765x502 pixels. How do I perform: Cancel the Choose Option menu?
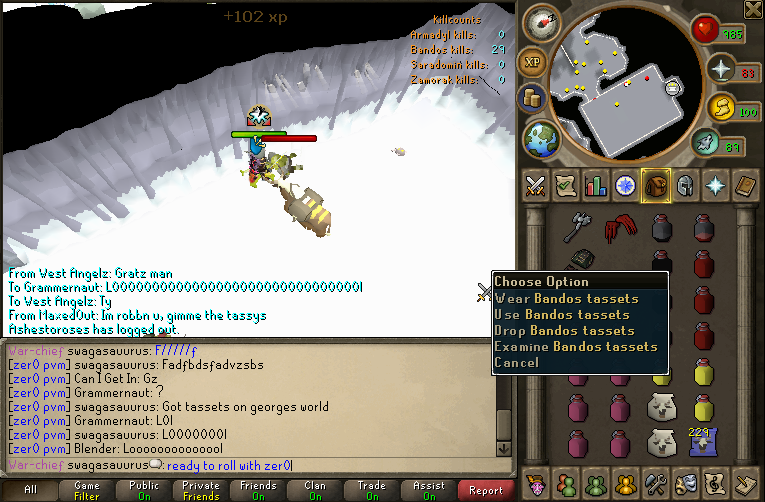click(516, 362)
